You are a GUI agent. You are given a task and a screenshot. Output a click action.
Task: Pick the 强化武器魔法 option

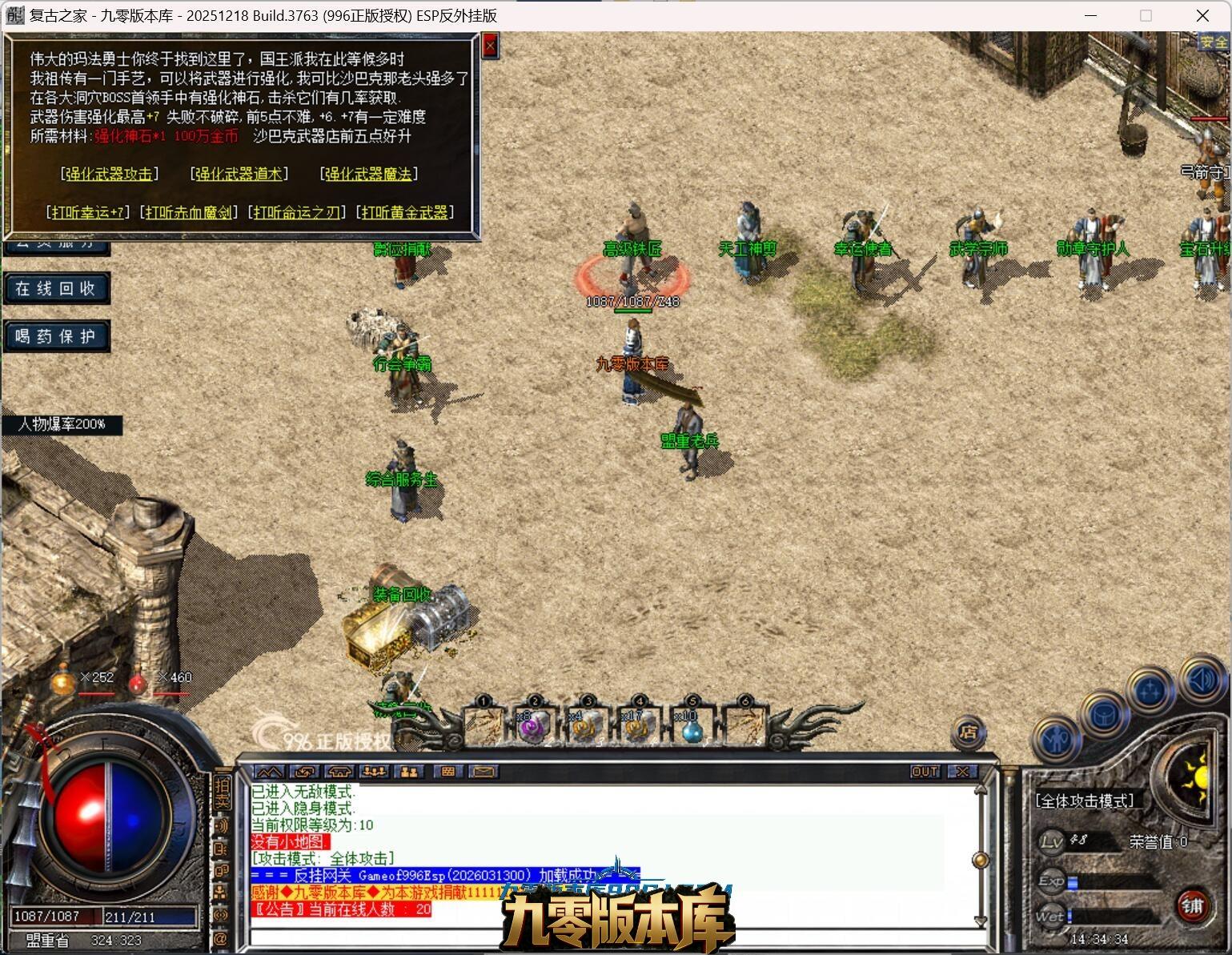pos(369,174)
